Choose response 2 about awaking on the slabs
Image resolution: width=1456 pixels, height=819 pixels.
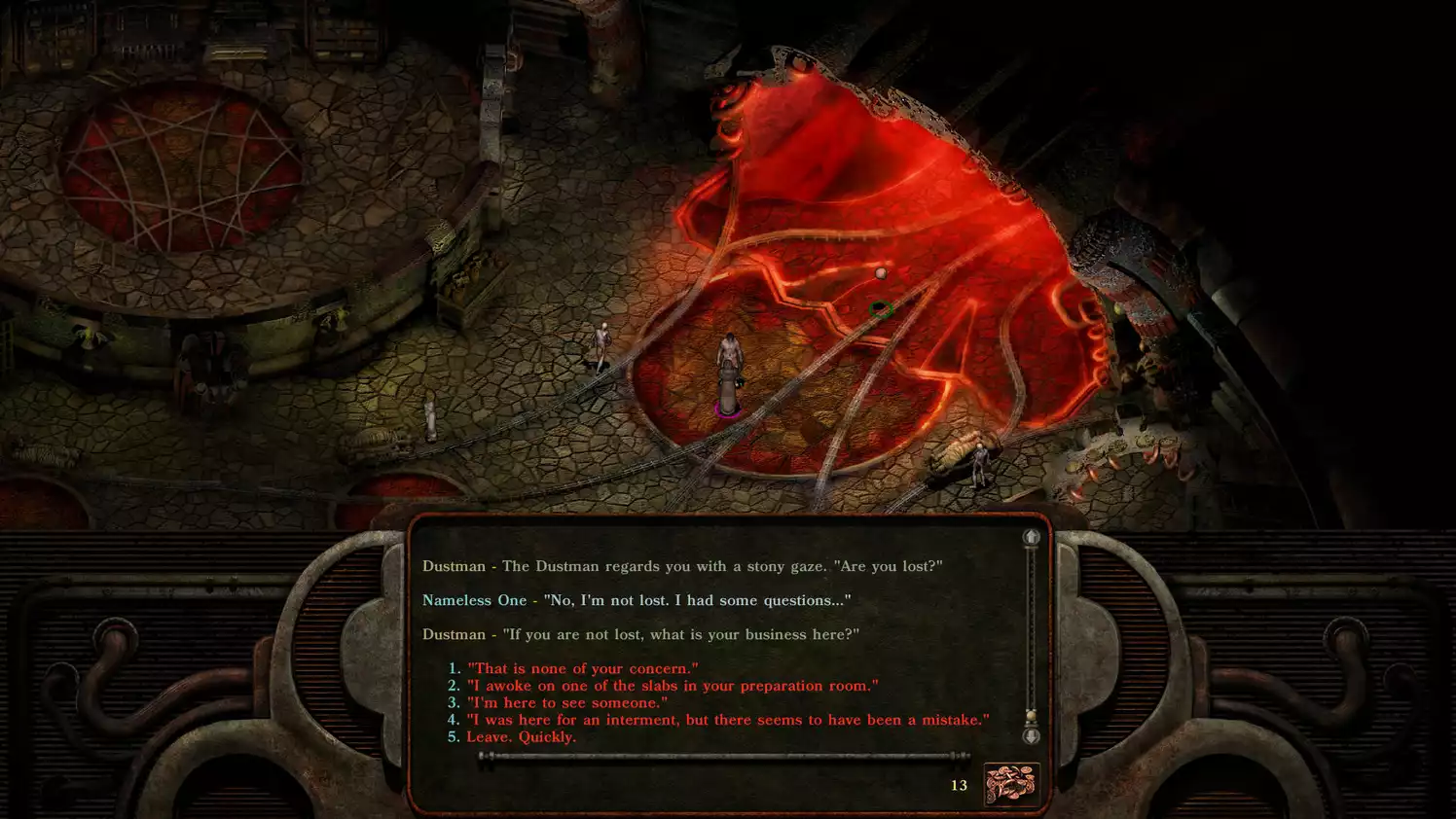672,685
